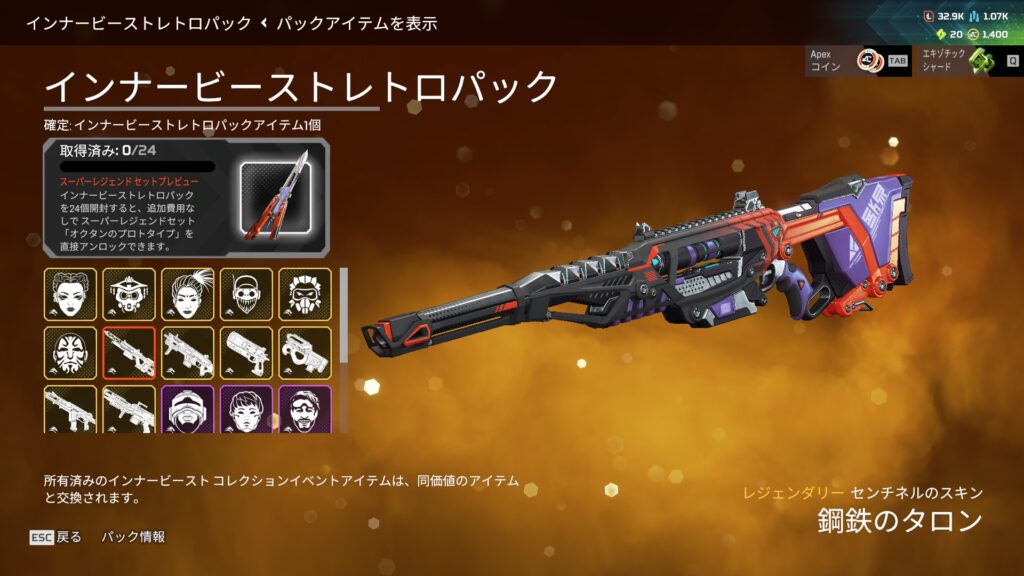
Task: Open パック情報 pack info
Action: coord(133,537)
